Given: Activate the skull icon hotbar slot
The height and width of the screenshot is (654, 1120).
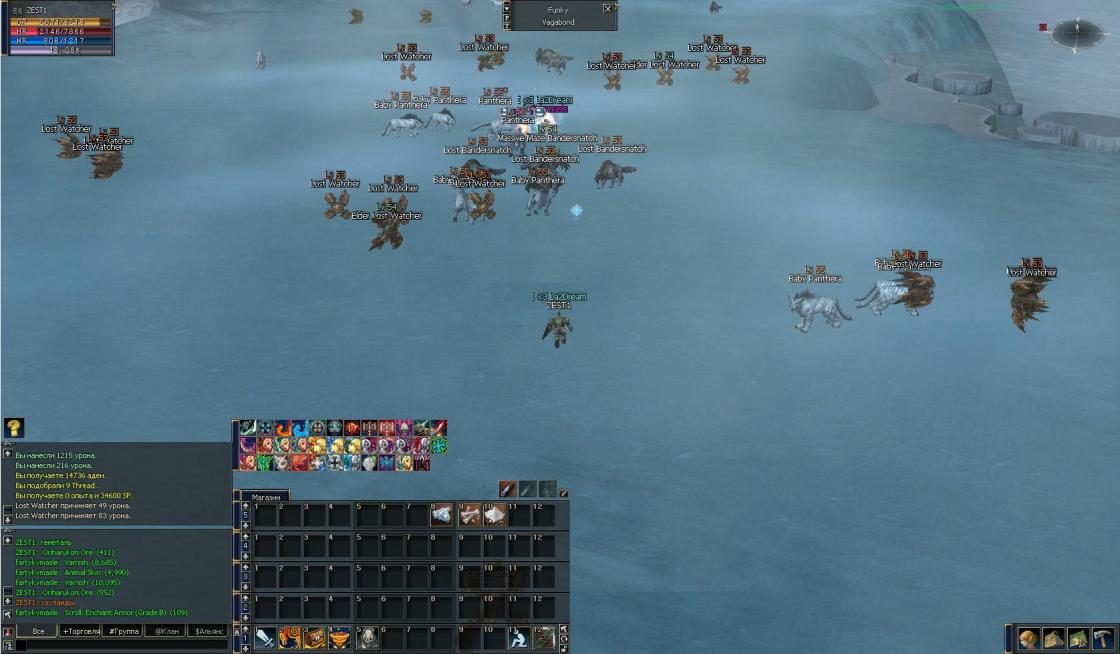Looking at the screenshot, I should (x=367, y=638).
